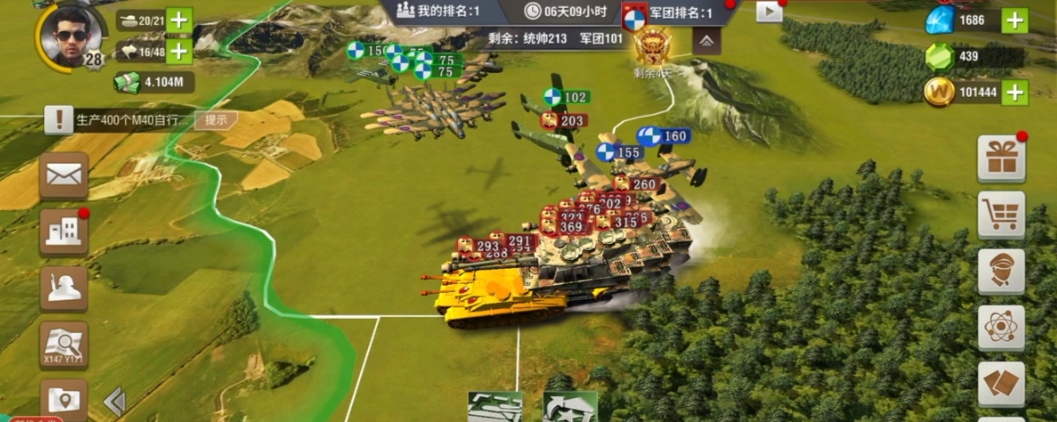1057x422 pixels.
Task: Open the map coordinate search icon
Action: [64, 344]
